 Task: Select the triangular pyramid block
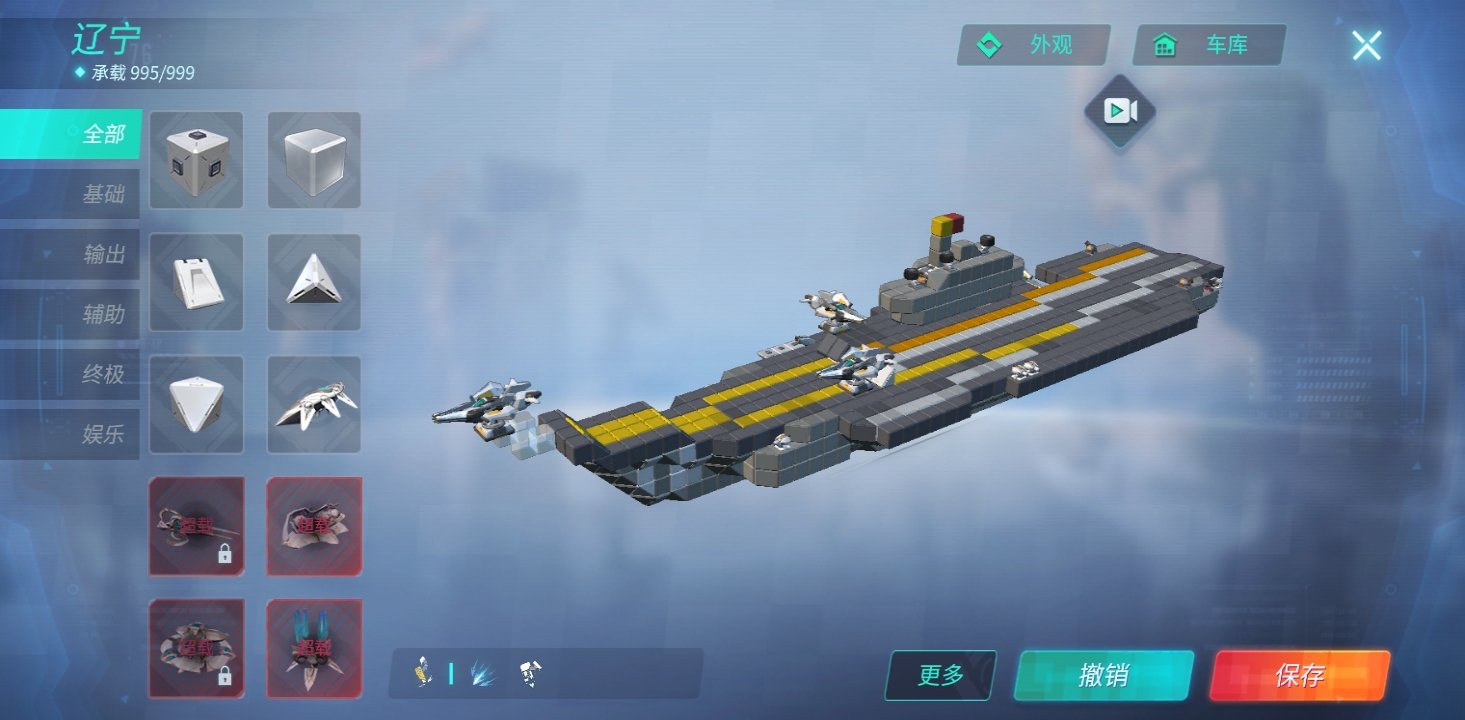pos(314,282)
